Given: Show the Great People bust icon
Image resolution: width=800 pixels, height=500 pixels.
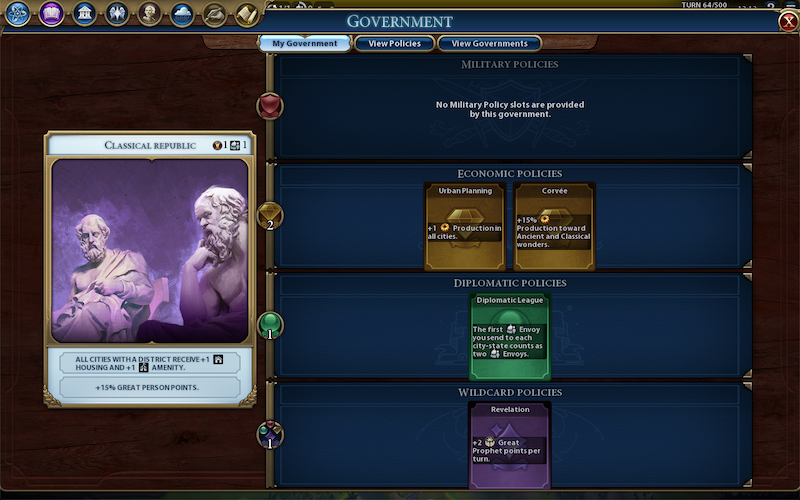Looking at the screenshot, I should (150, 14).
